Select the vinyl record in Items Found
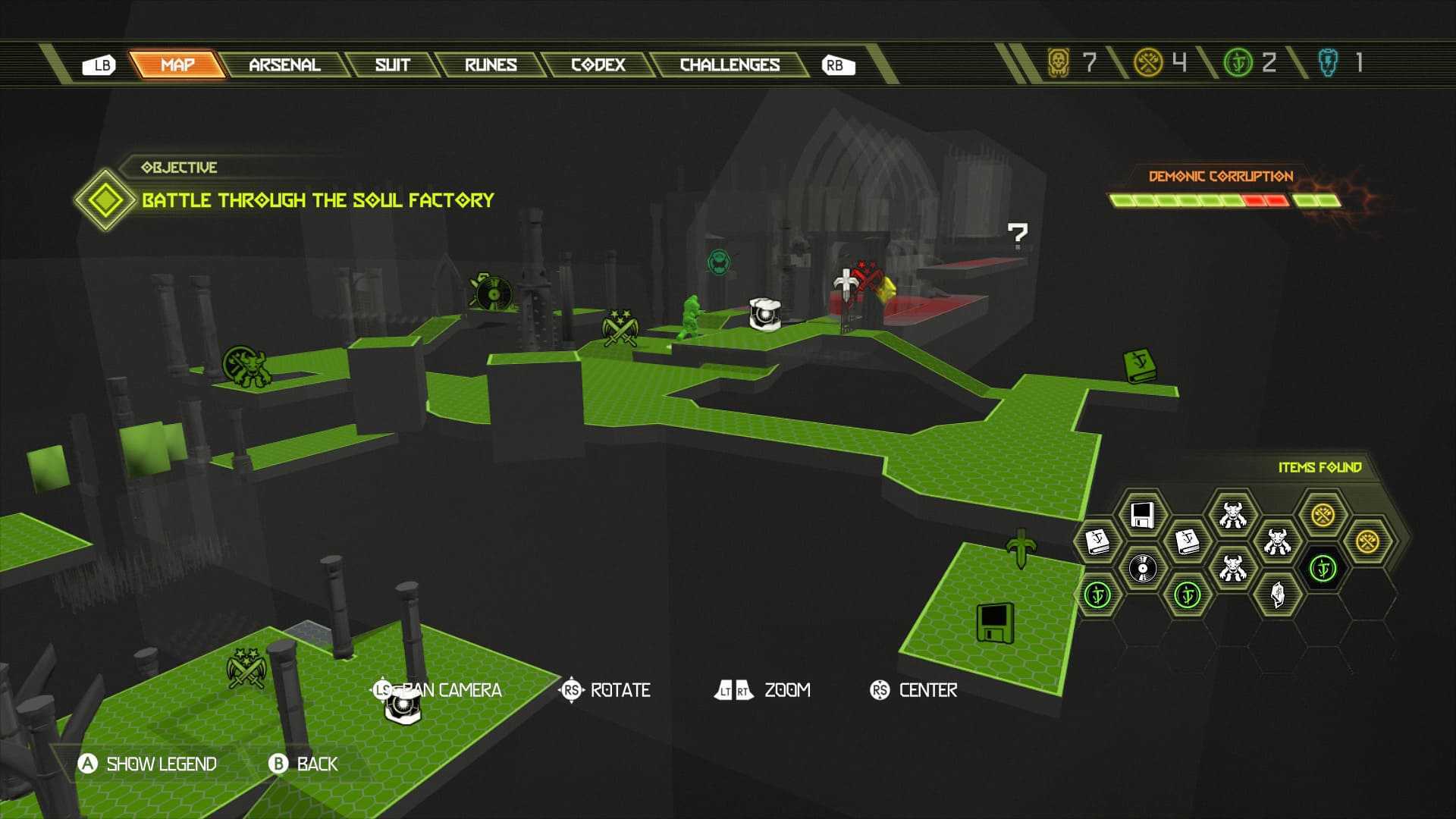This screenshot has width=1456, height=819. pyautogui.click(x=1142, y=568)
